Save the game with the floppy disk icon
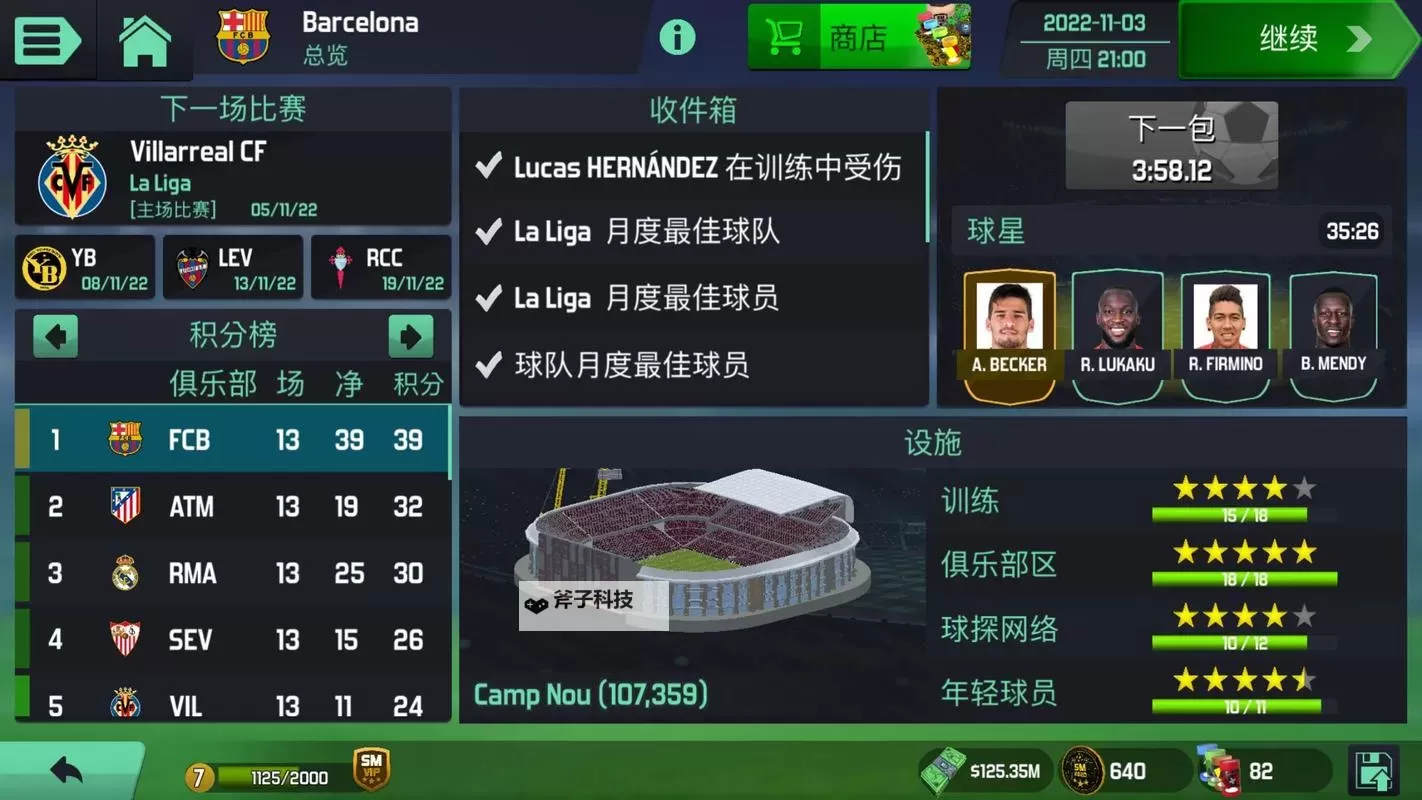1422x800 pixels. tap(1375, 771)
